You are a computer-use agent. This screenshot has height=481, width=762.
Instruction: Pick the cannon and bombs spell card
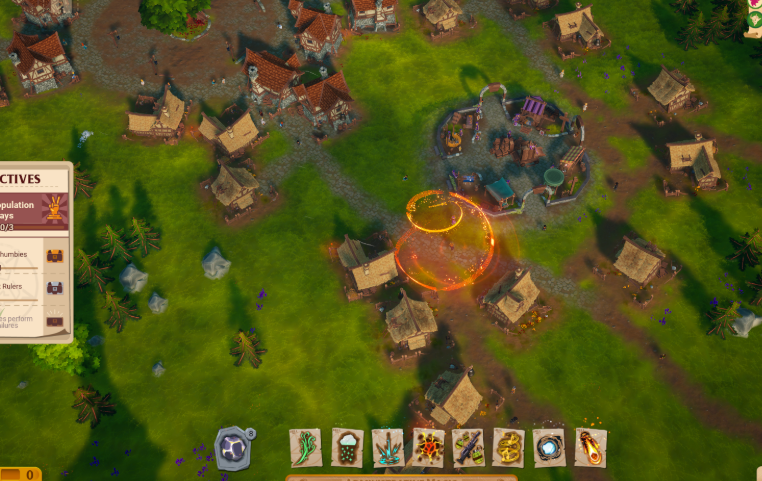click(468, 447)
